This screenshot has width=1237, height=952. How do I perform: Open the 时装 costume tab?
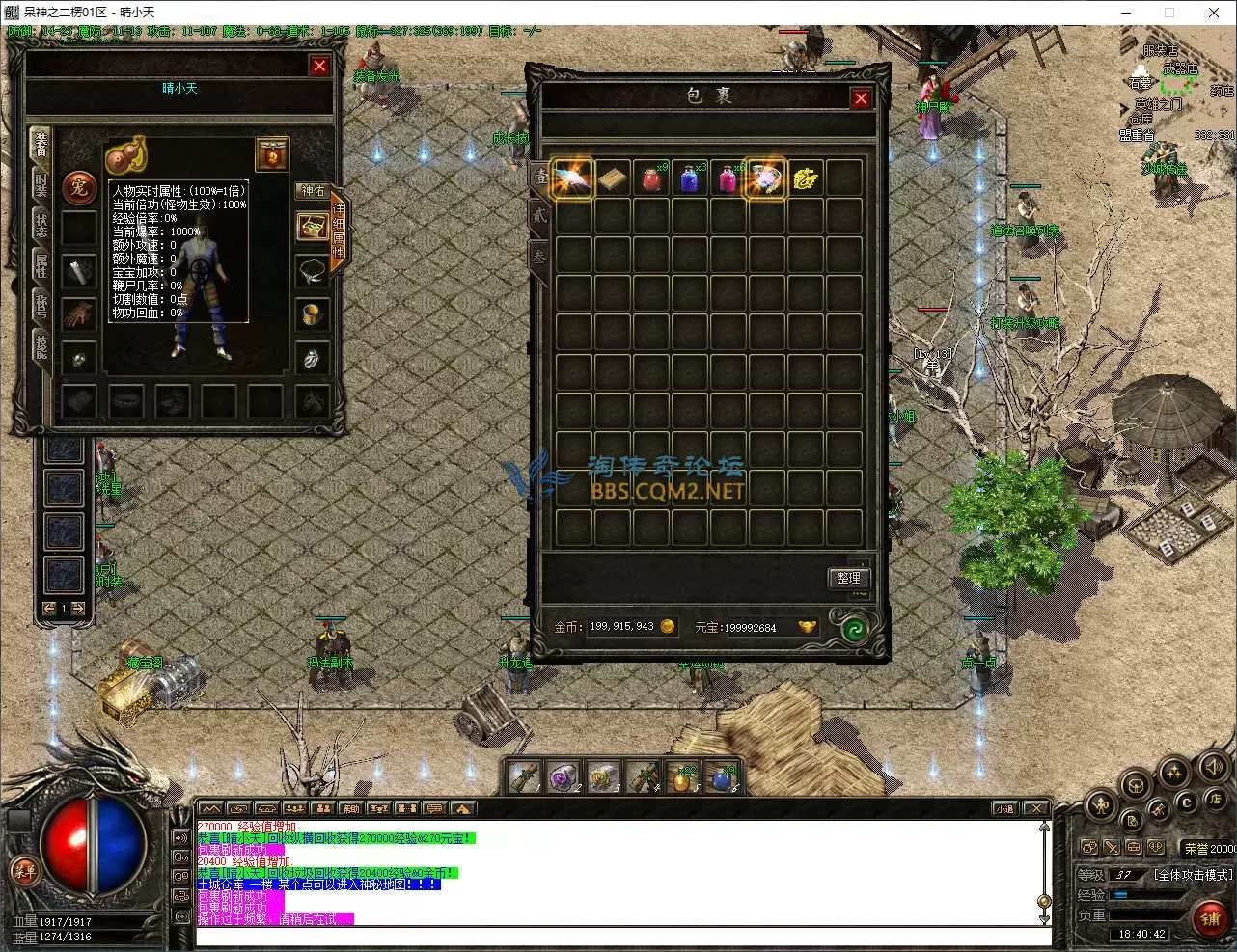coord(41,185)
